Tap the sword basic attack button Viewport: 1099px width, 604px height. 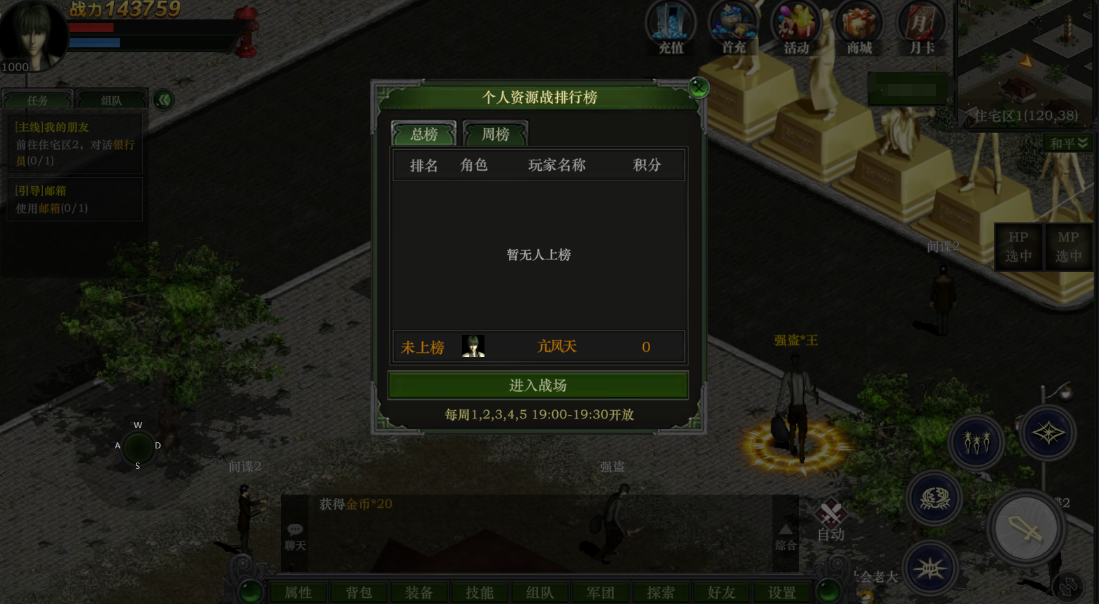(x=1027, y=528)
